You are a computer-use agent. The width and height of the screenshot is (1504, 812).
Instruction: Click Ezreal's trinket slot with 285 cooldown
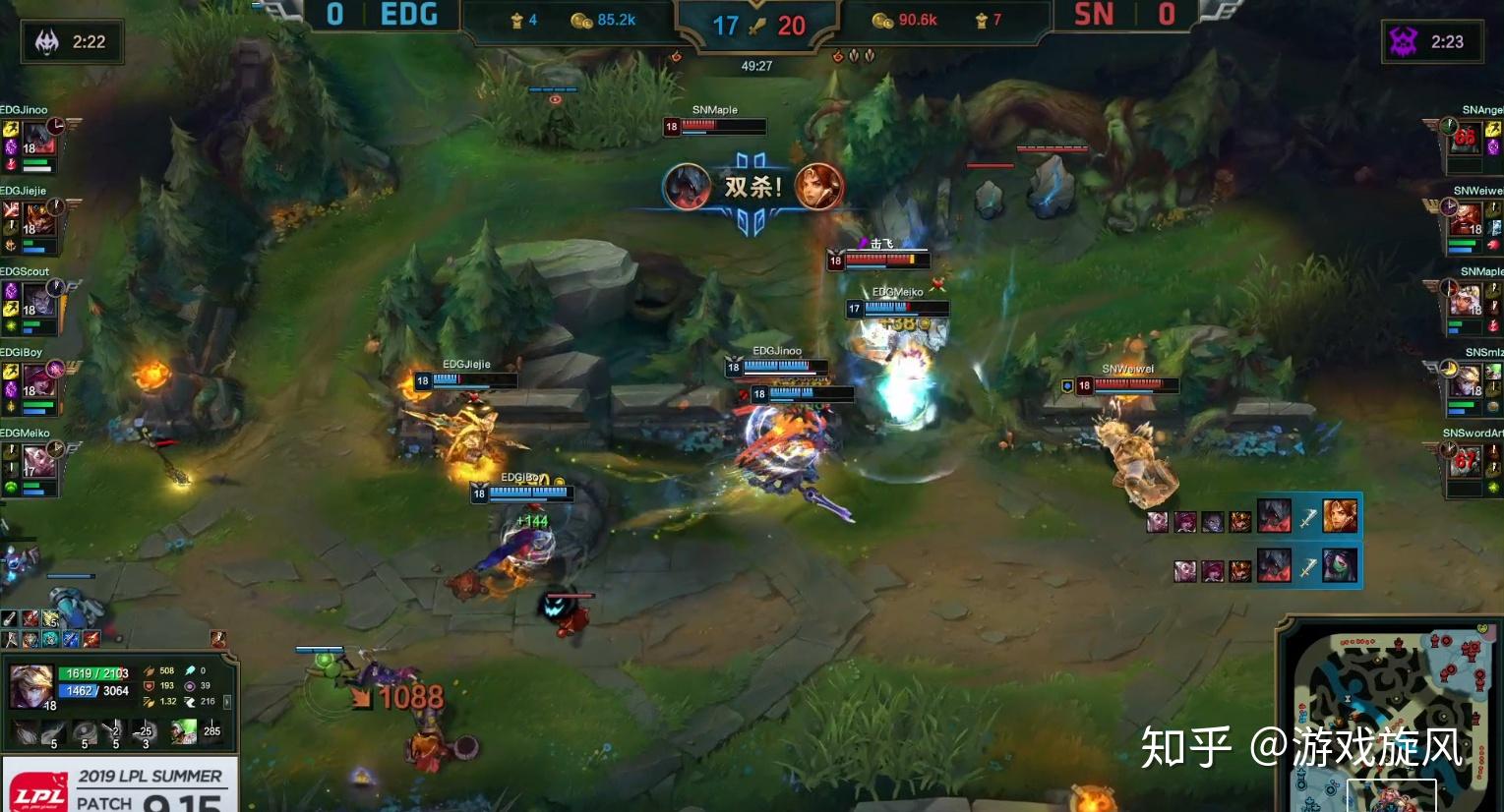(212, 731)
